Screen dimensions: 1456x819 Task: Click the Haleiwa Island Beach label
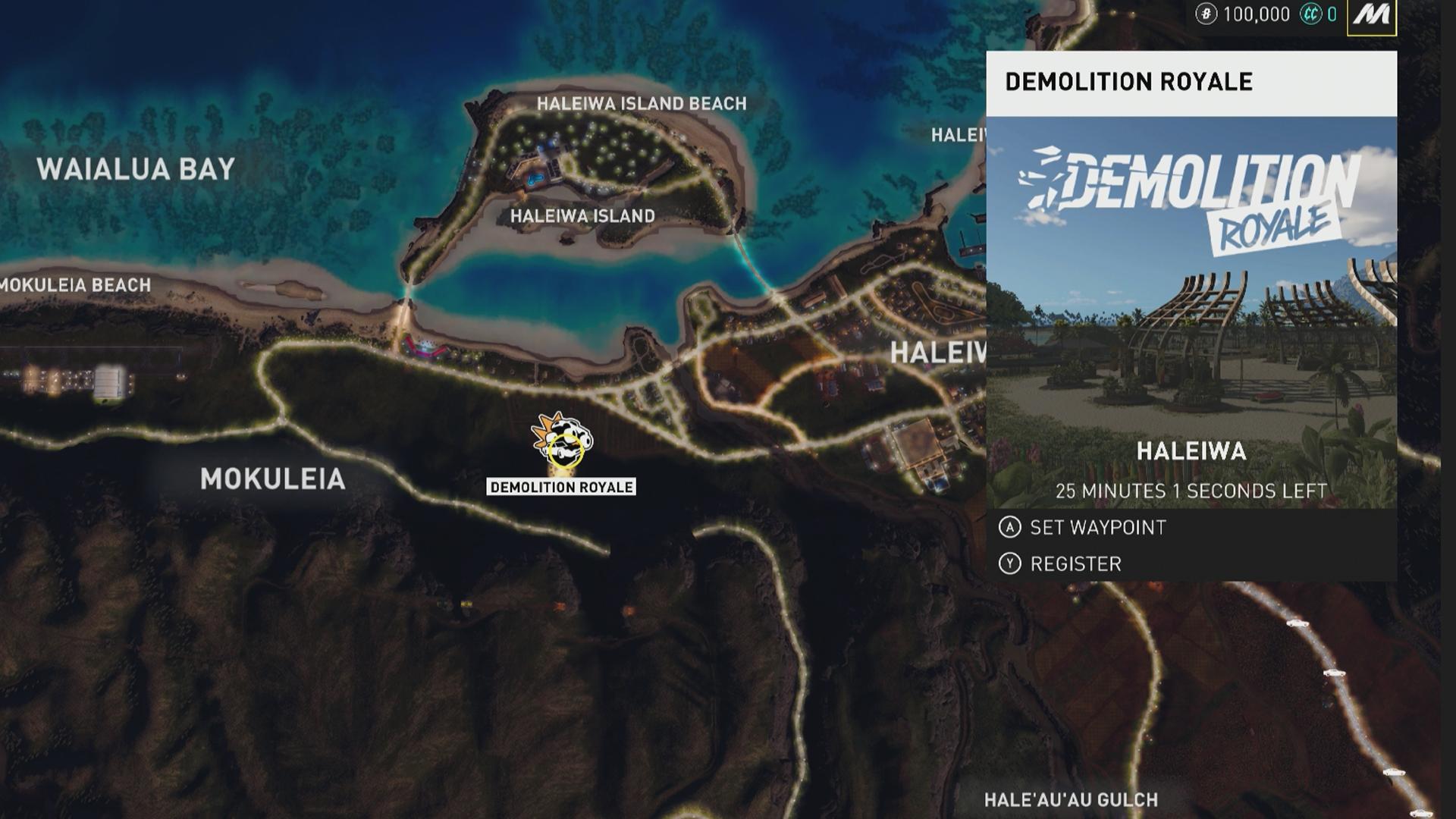(x=641, y=103)
